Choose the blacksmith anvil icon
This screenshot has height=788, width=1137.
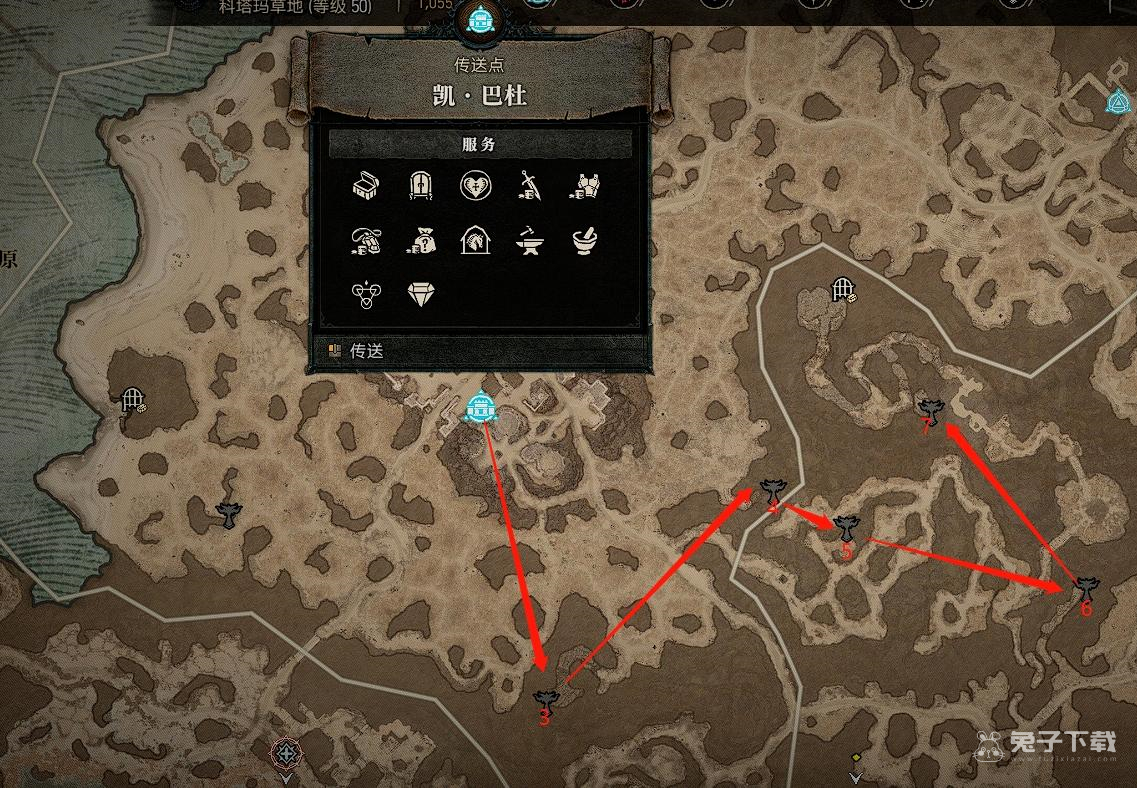[530, 240]
